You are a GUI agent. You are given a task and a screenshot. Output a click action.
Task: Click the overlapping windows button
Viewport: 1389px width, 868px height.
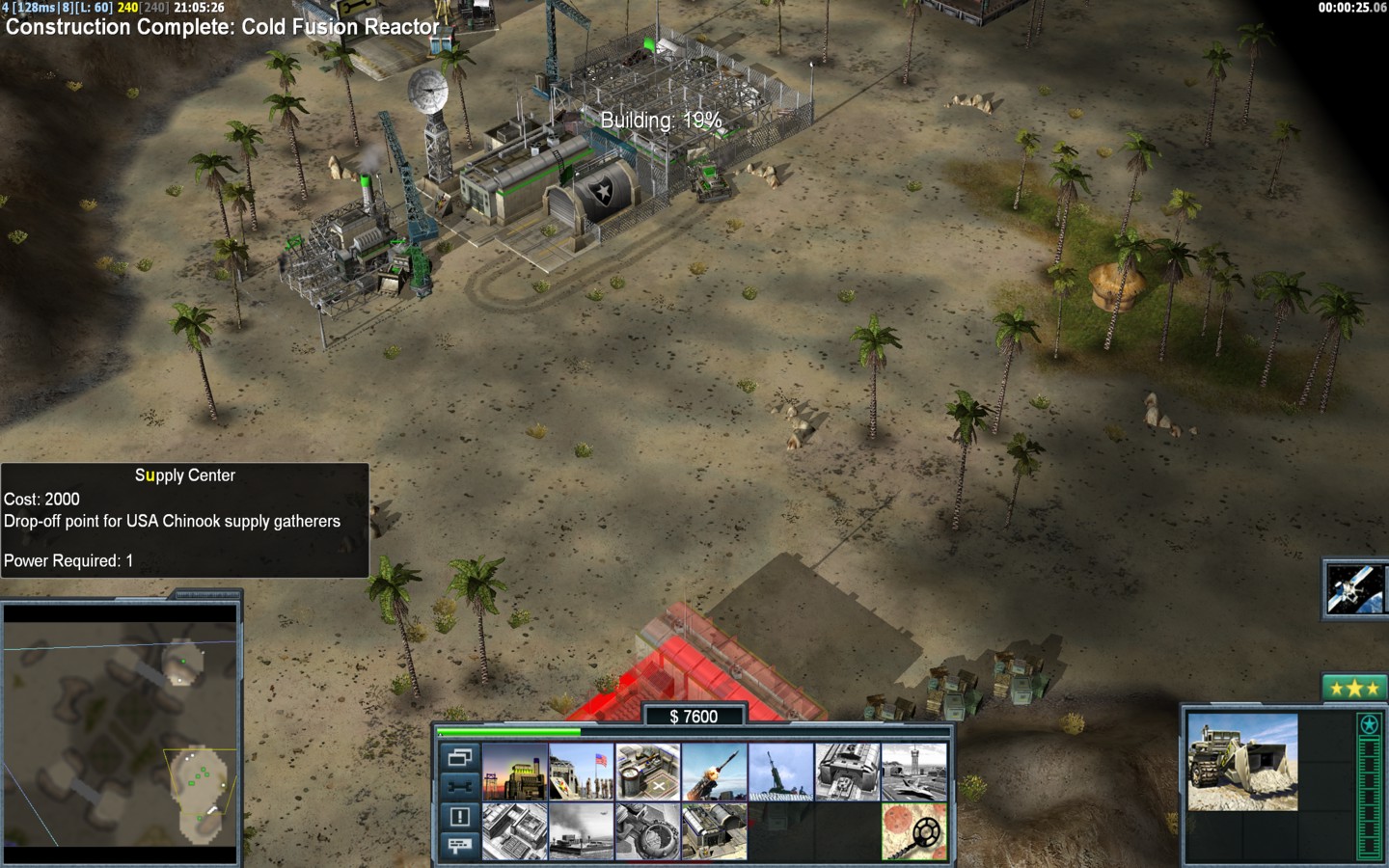(459, 757)
